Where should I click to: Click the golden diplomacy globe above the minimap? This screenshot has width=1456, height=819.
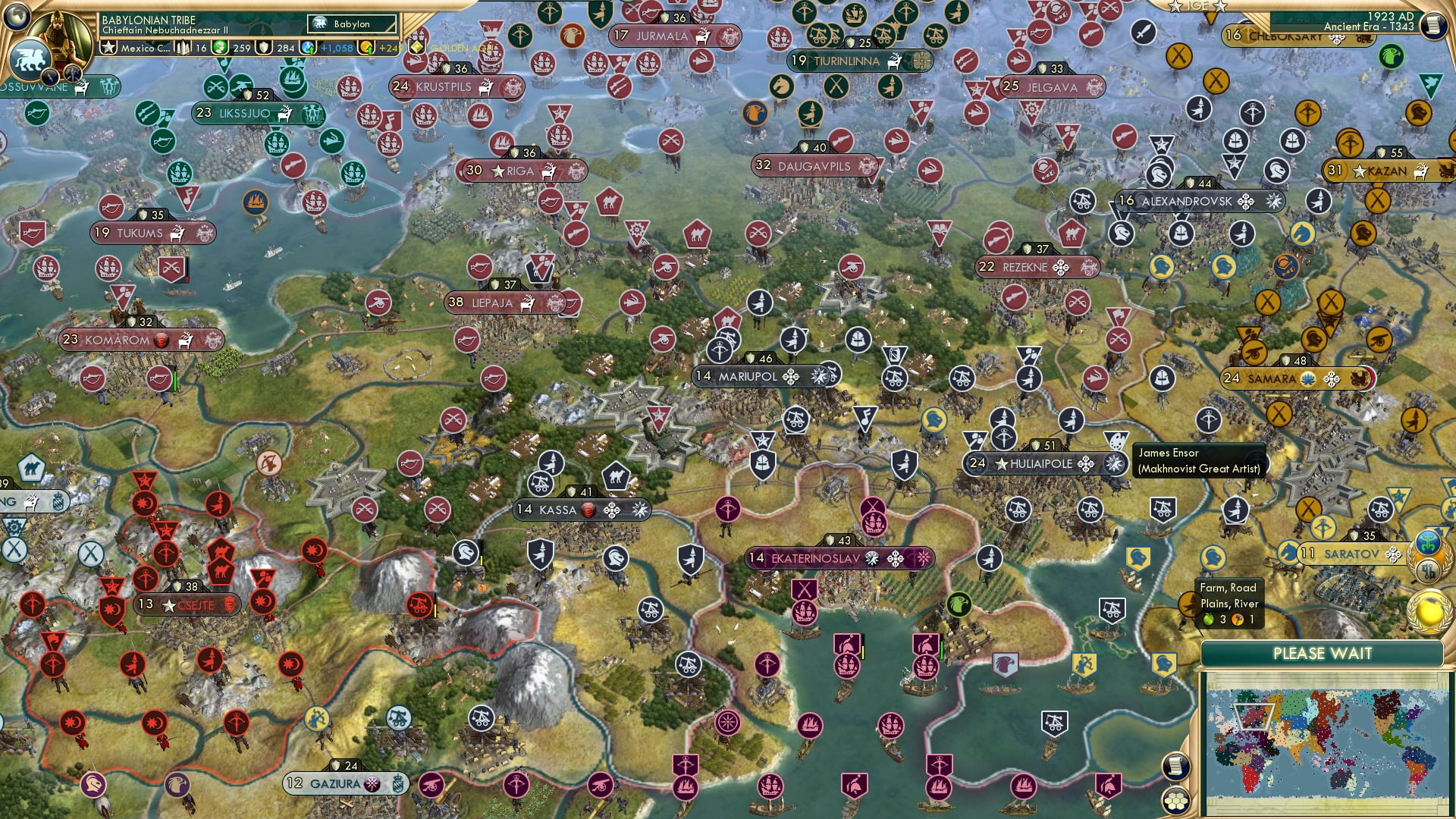pyautogui.click(x=1429, y=613)
